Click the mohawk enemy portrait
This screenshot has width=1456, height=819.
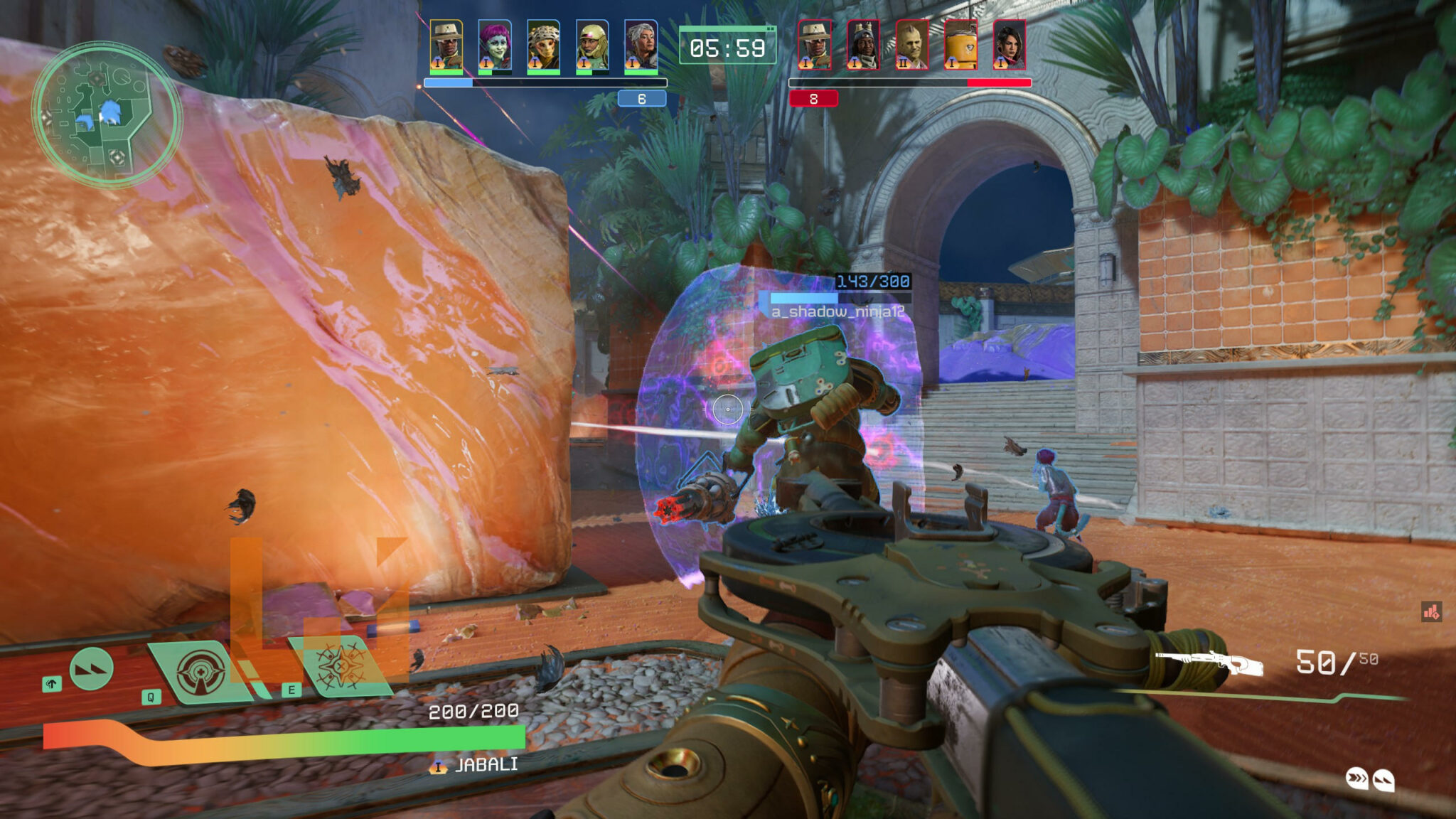pyautogui.click(x=912, y=45)
